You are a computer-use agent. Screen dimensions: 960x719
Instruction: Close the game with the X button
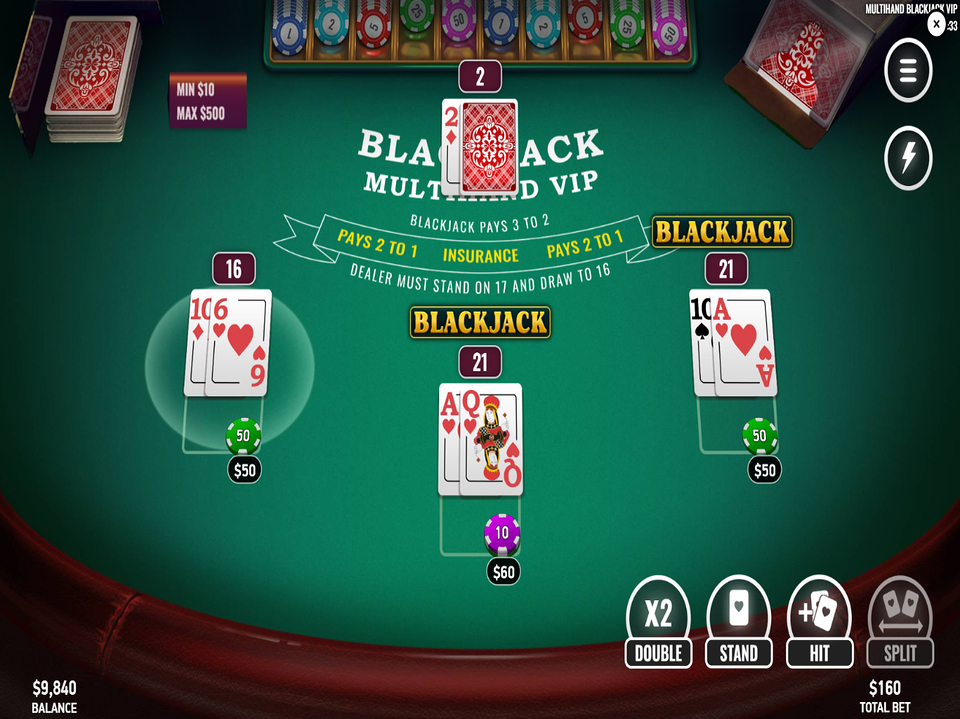pos(937,25)
